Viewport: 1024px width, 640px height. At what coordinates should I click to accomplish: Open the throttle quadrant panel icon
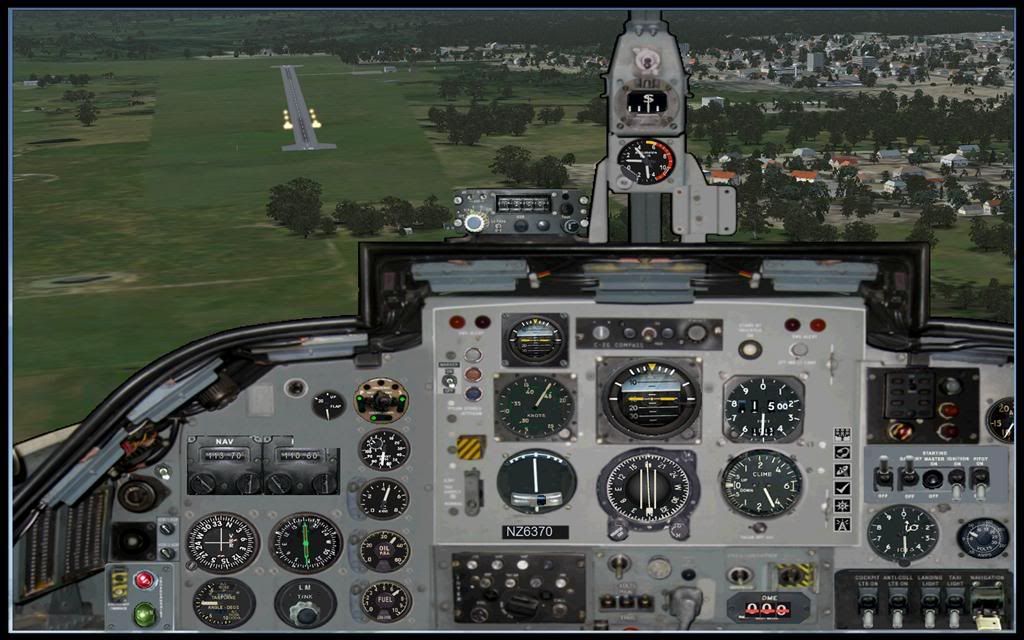click(x=843, y=435)
